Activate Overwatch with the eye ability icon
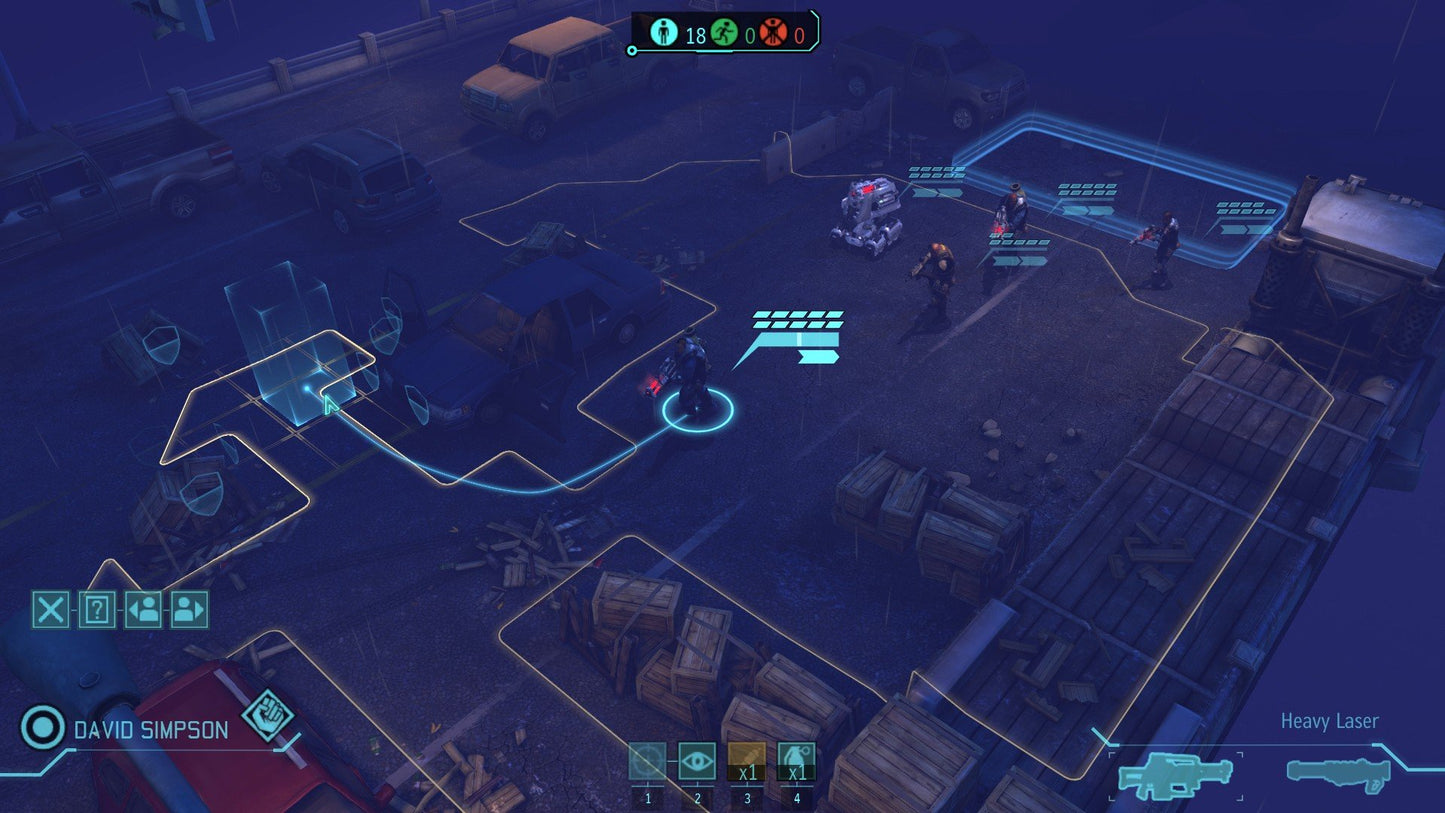Image resolution: width=1445 pixels, height=813 pixels. point(699,760)
